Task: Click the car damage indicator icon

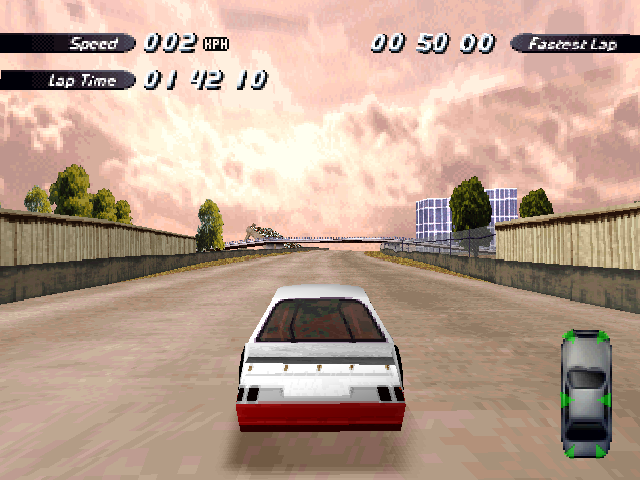Action: point(585,393)
